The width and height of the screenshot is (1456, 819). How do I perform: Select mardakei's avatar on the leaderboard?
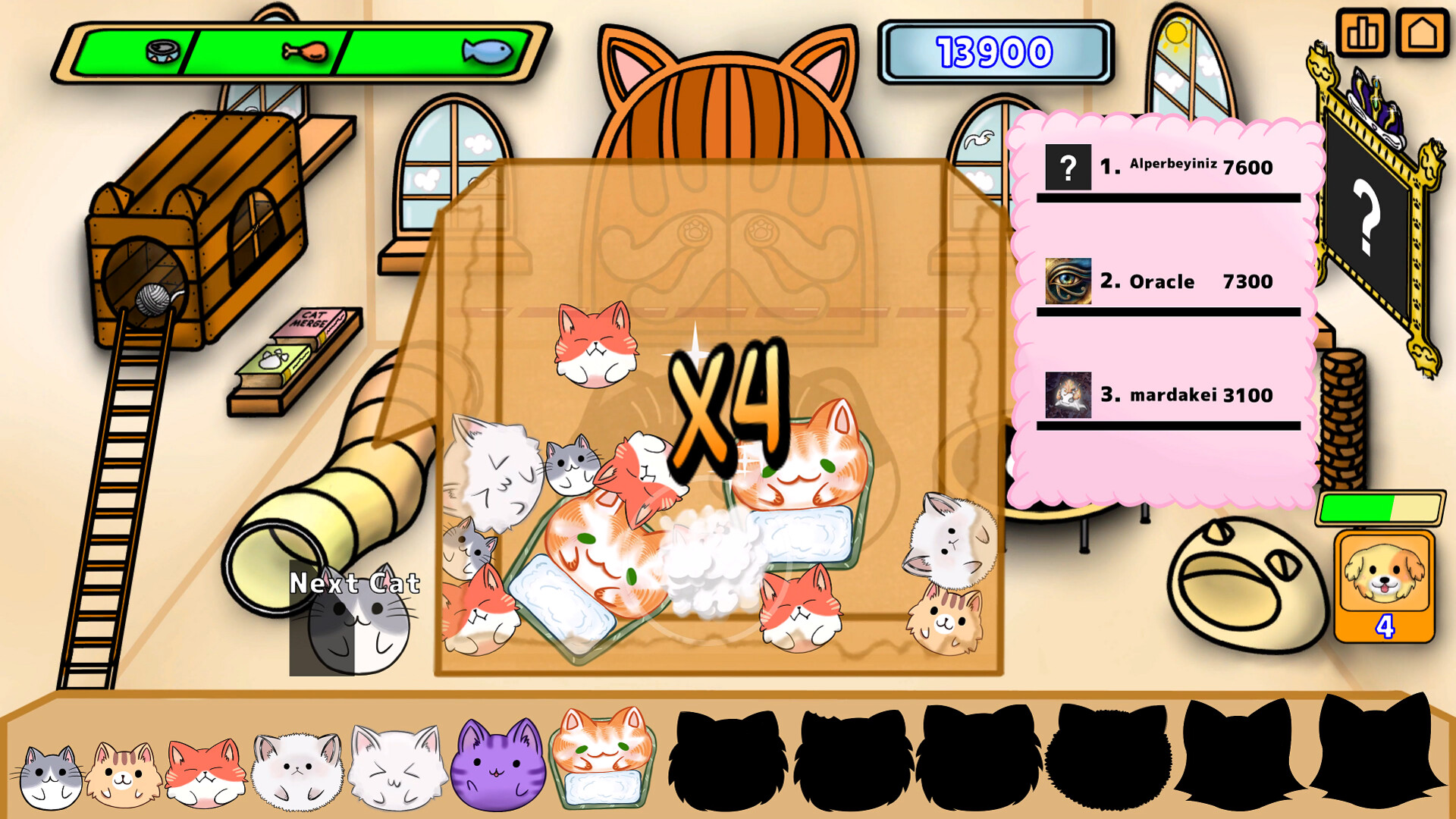coord(1068,394)
